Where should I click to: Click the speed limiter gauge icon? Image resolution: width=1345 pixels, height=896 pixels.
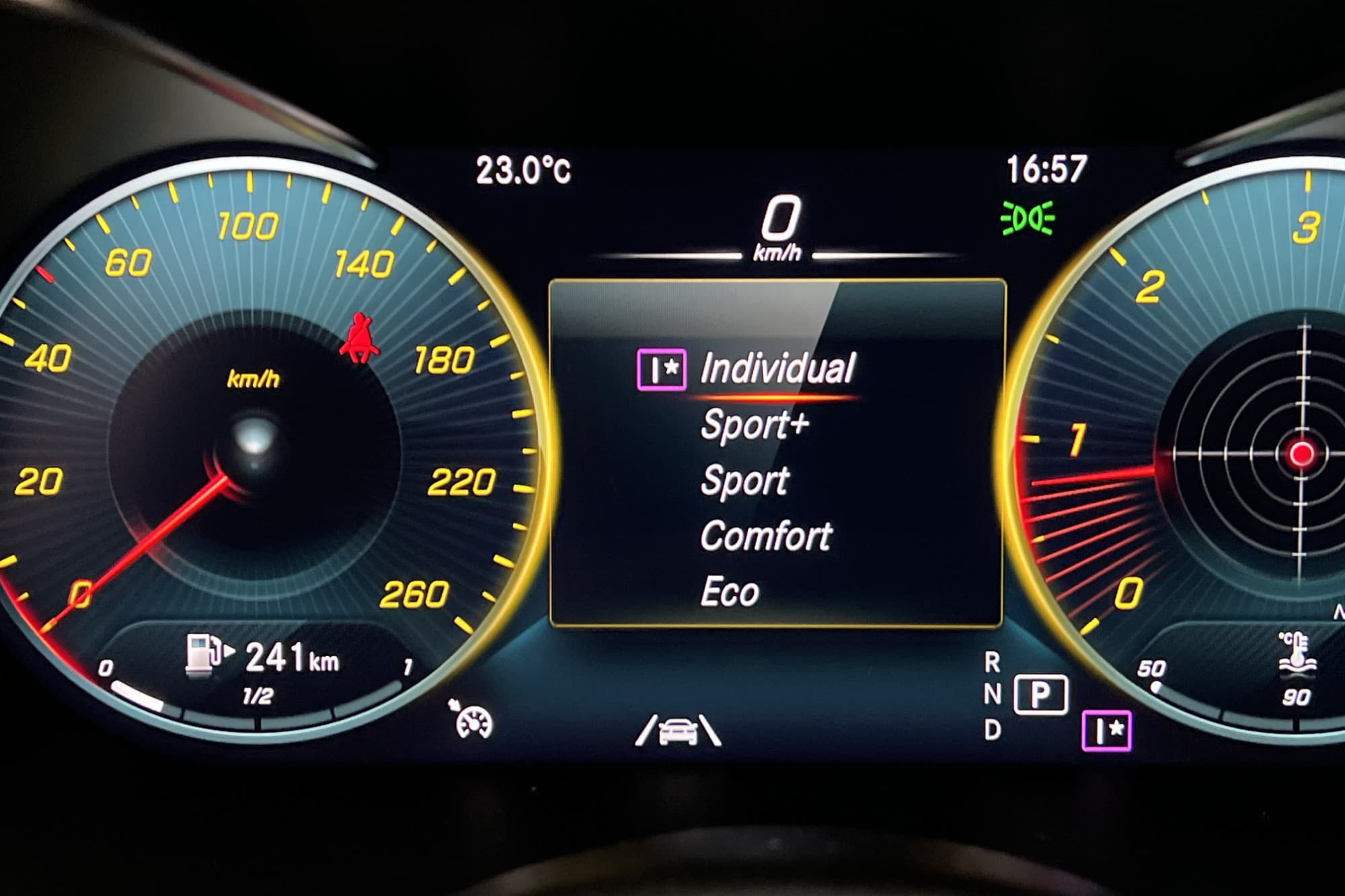point(473,720)
